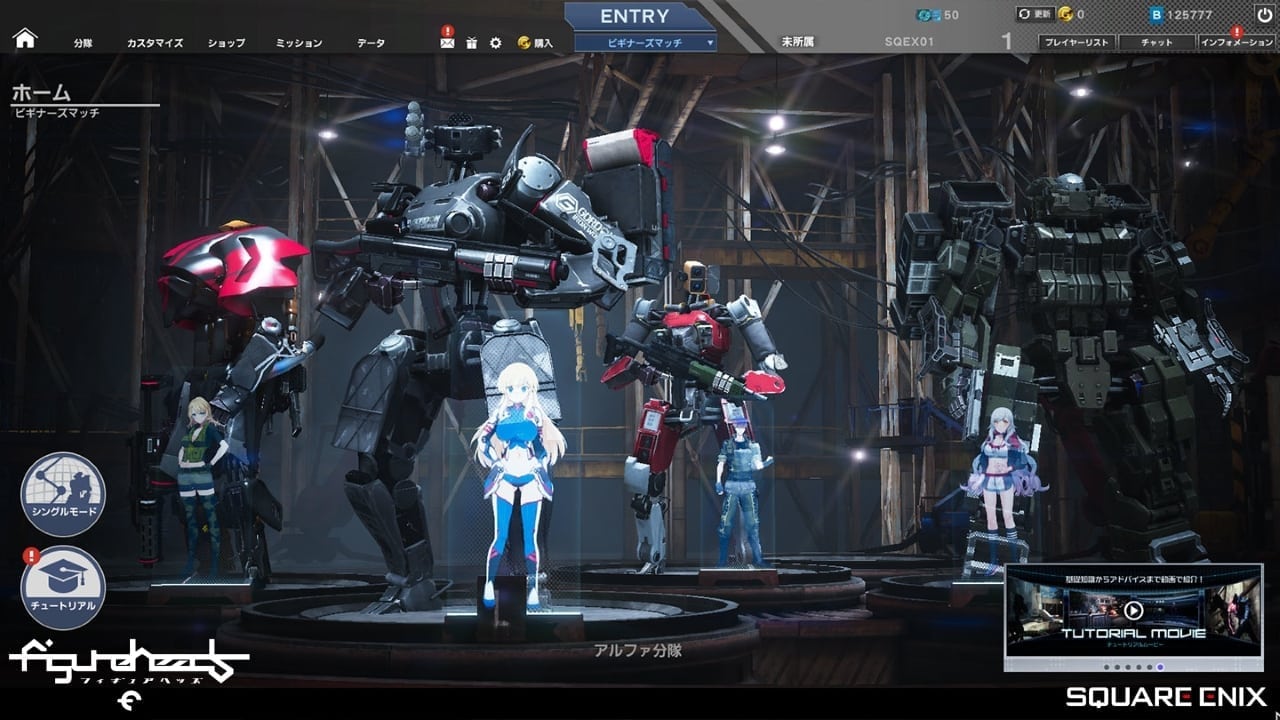The image size is (1280, 720).
Task: Hit the ENTRY button to join match
Action: 634,16
